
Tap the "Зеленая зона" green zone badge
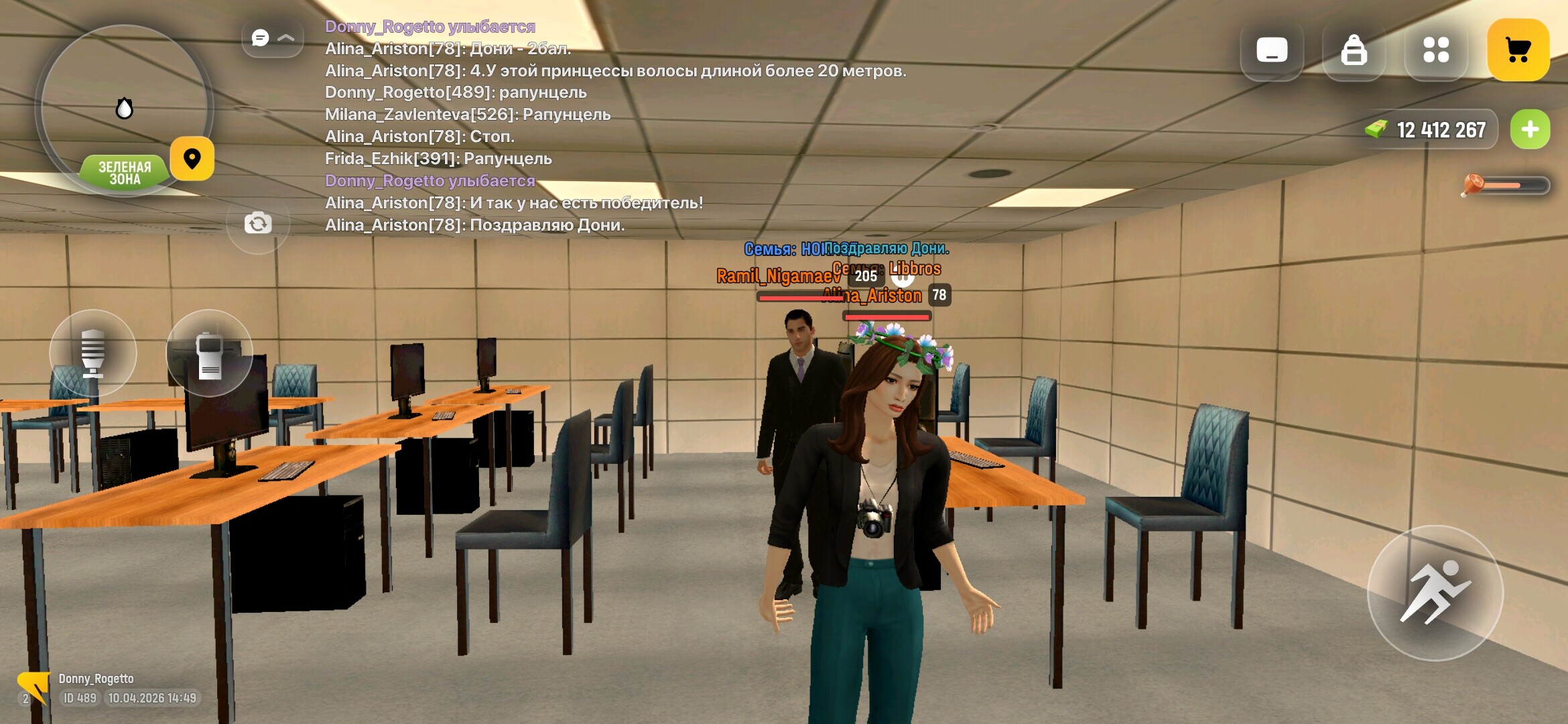point(125,173)
